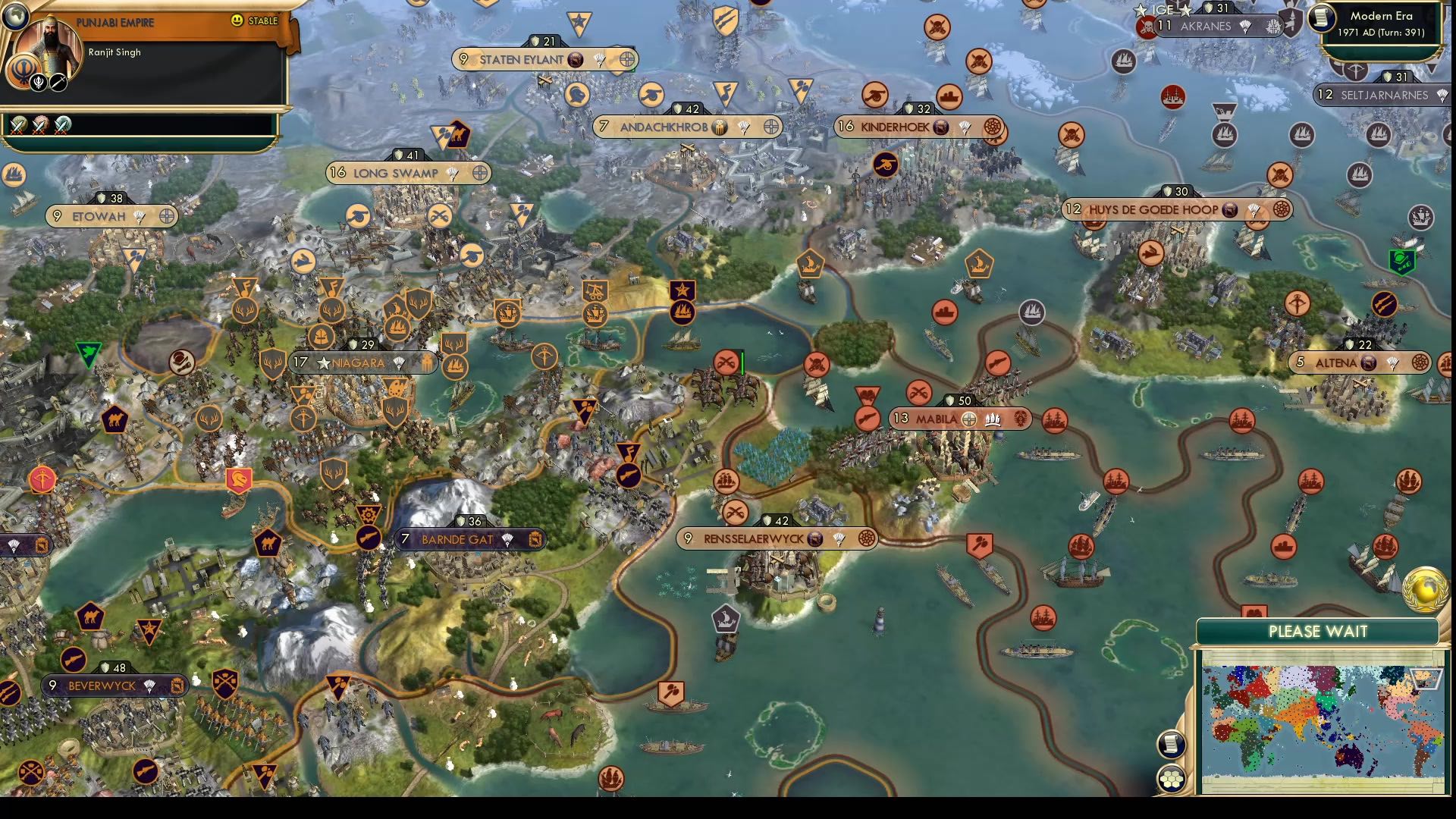The image size is (1456, 819).
Task: Click the sword war icon under Ranjit Singh's portrait
Action: tap(58, 83)
